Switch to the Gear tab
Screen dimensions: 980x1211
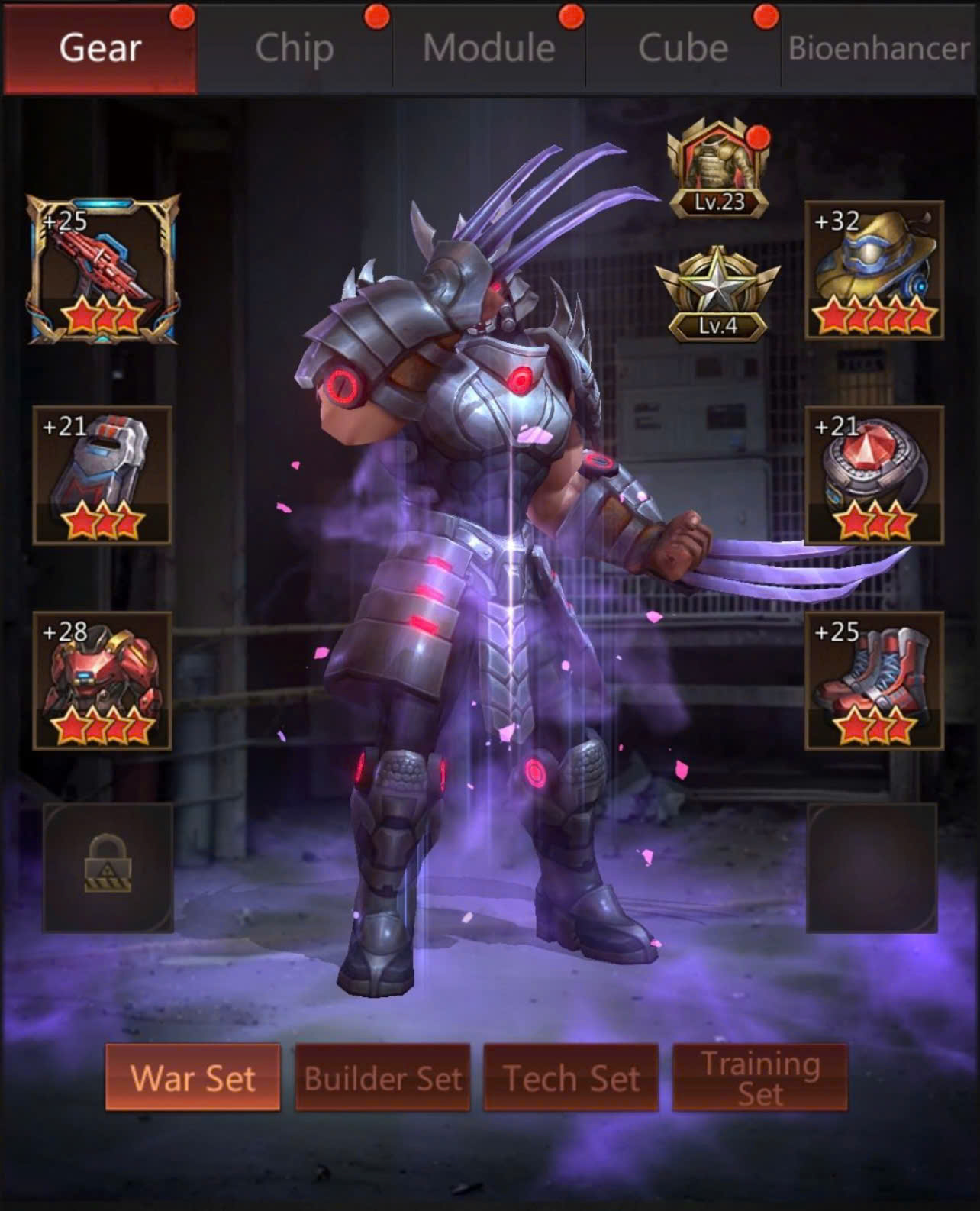click(100, 49)
